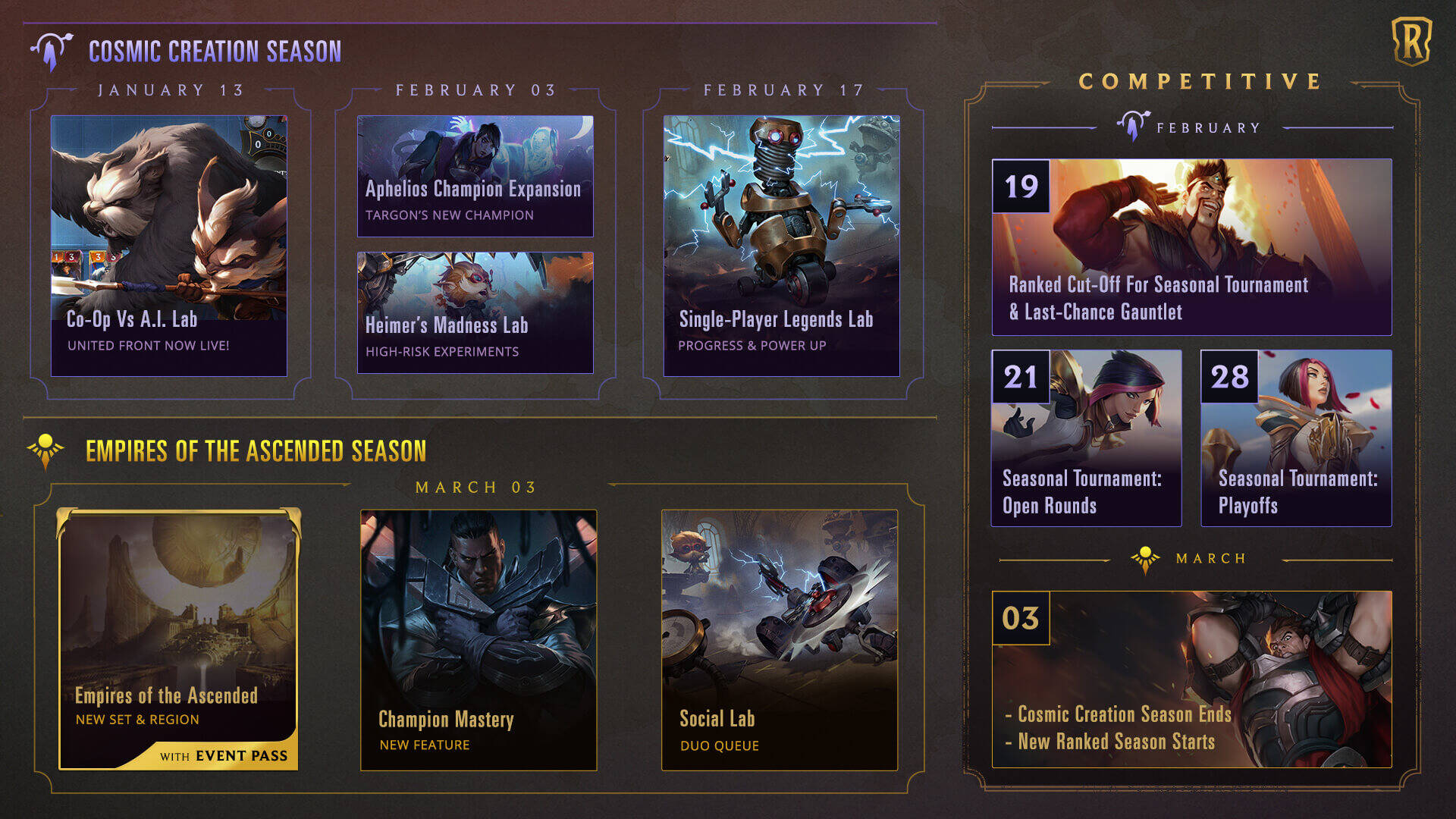Click the Ranked Cut-Off For Seasonal Tournament card
The width and height of the screenshot is (1456, 819).
(1191, 247)
